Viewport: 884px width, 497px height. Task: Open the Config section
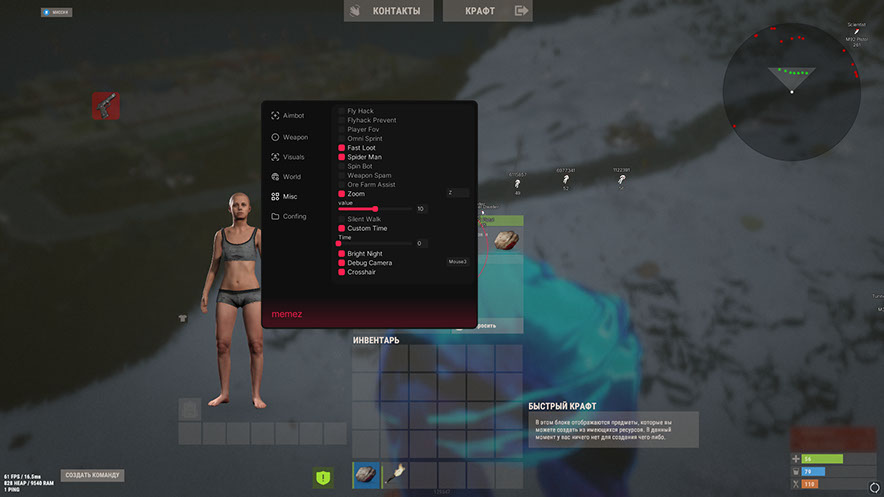pos(293,216)
